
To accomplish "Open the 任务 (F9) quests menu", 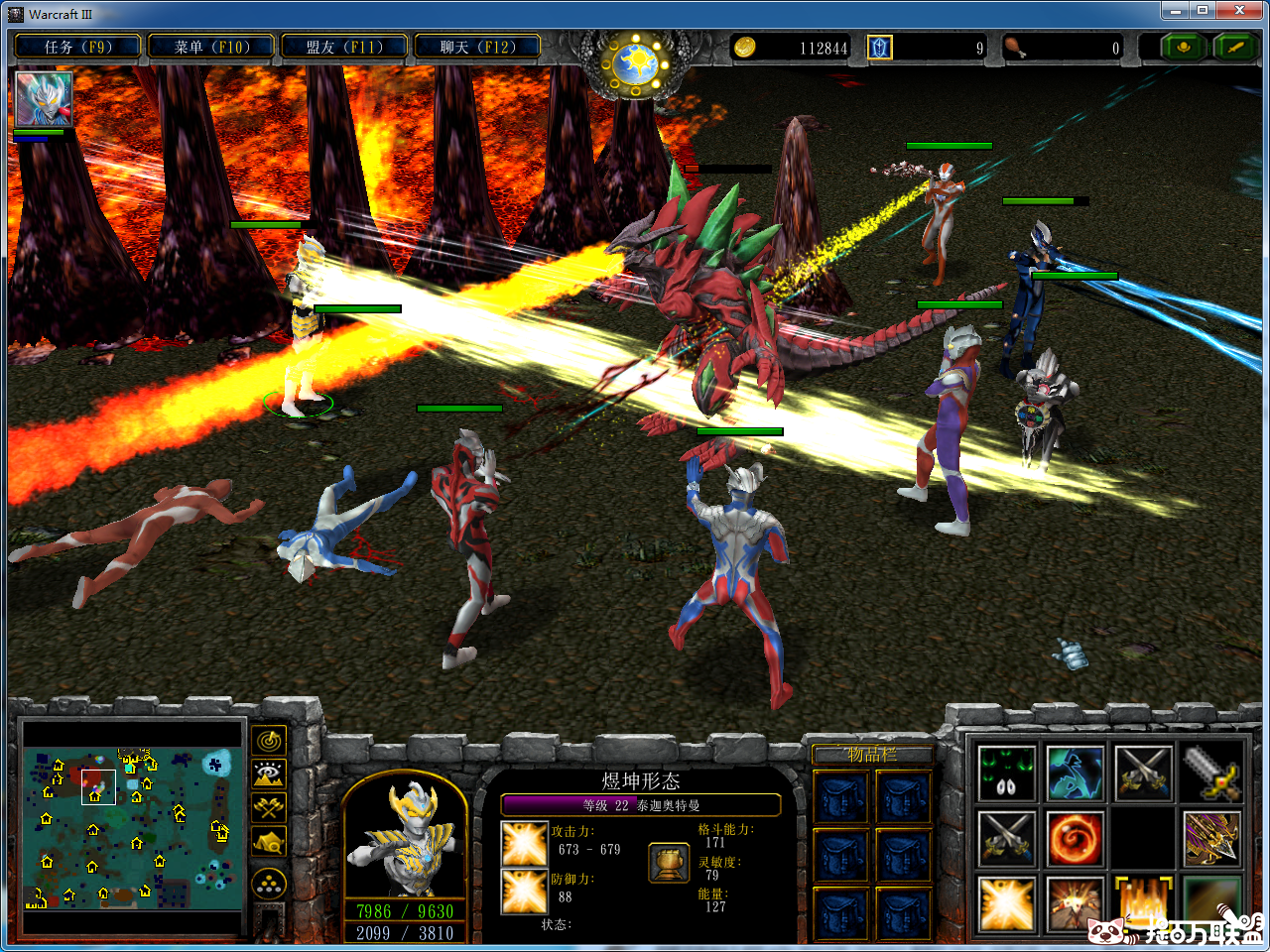I will point(77,47).
